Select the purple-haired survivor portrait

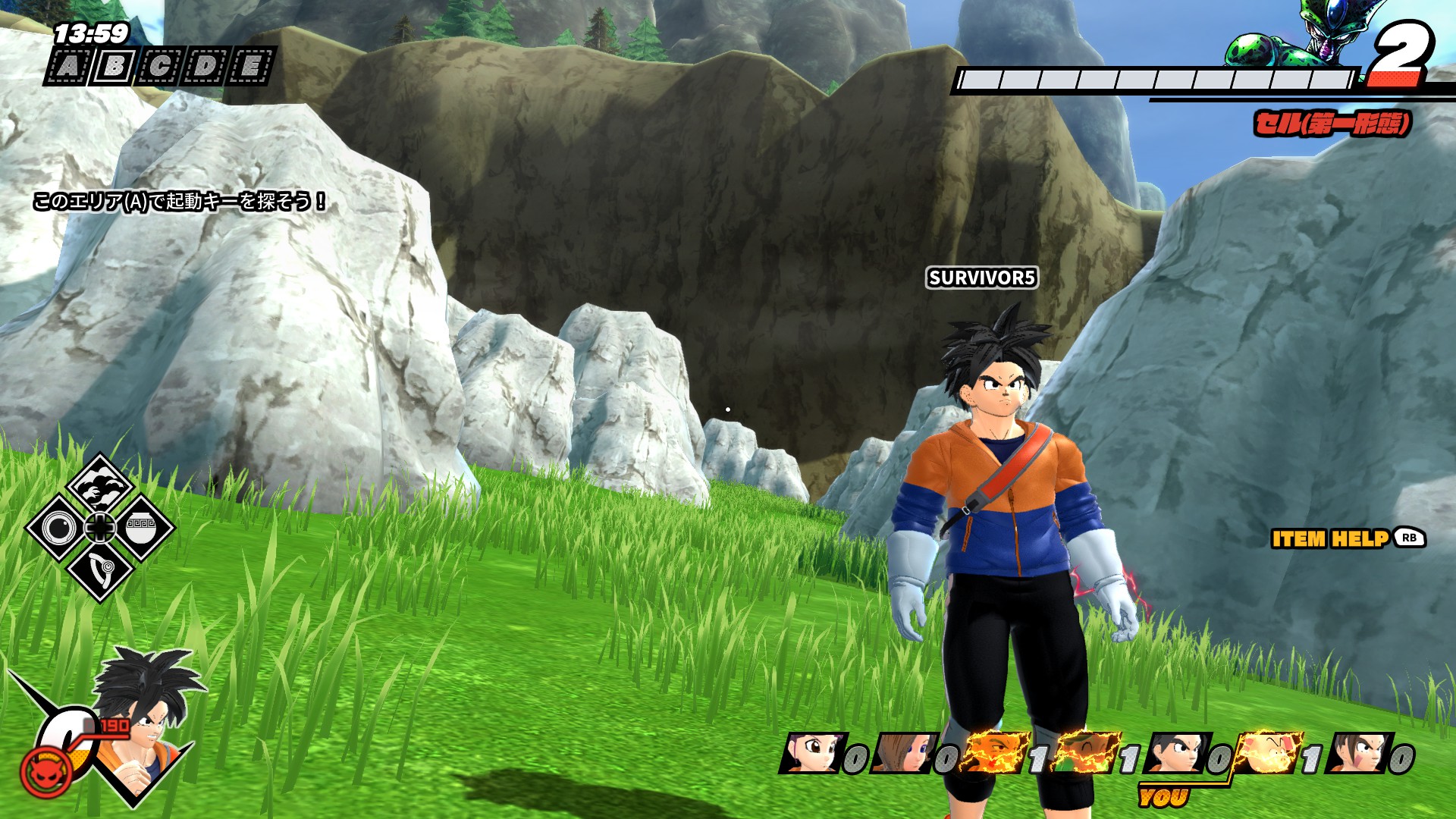(x=810, y=753)
